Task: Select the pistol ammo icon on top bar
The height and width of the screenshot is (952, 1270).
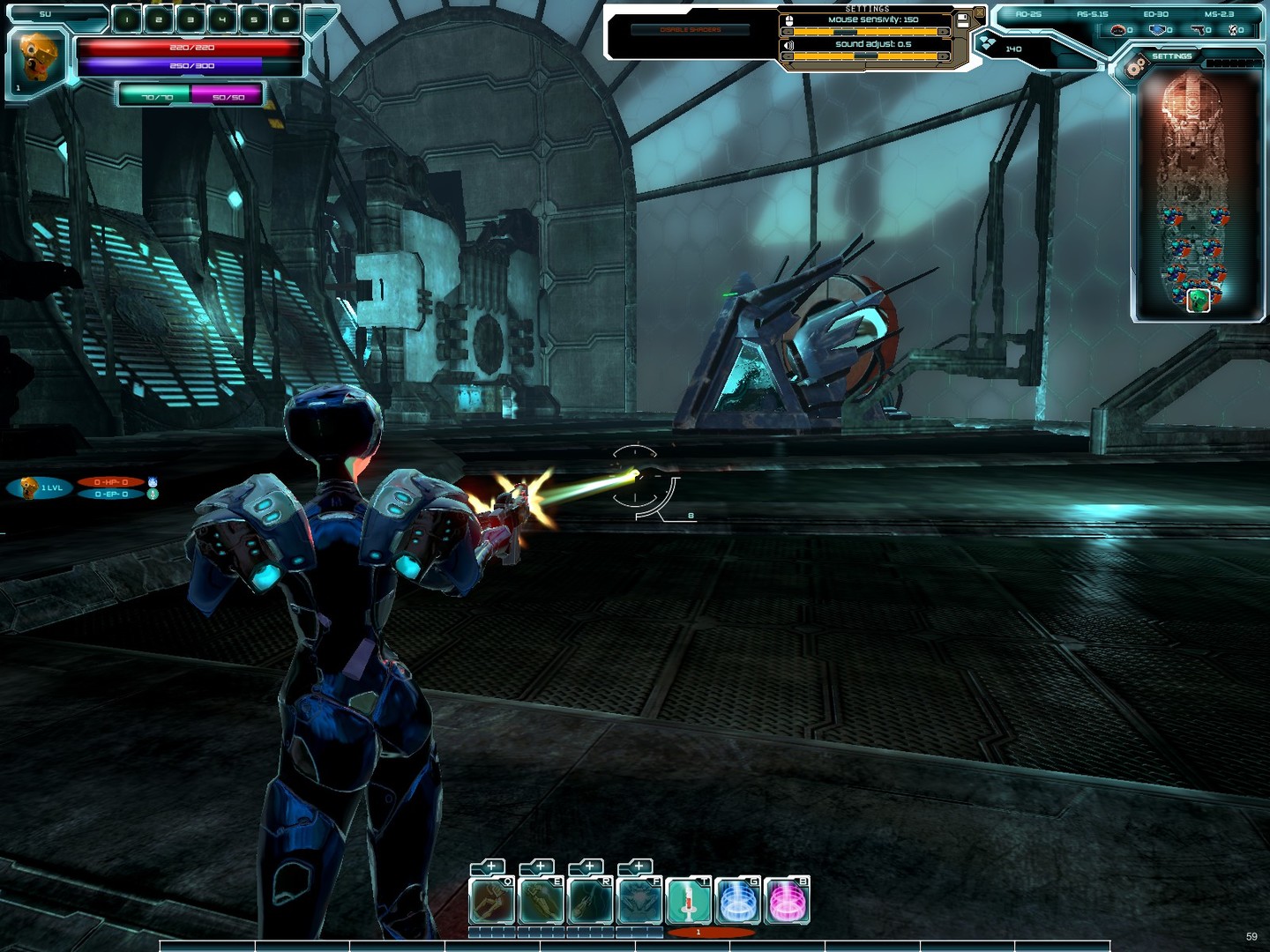Action: coord(1199,29)
